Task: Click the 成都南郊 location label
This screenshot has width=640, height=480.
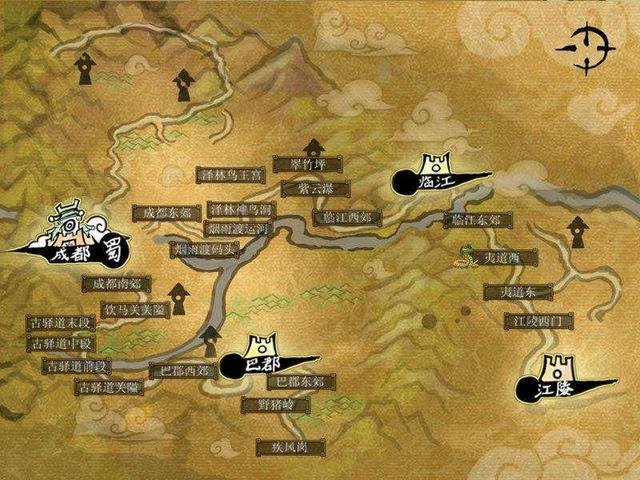Action: click(x=117, y=284)
